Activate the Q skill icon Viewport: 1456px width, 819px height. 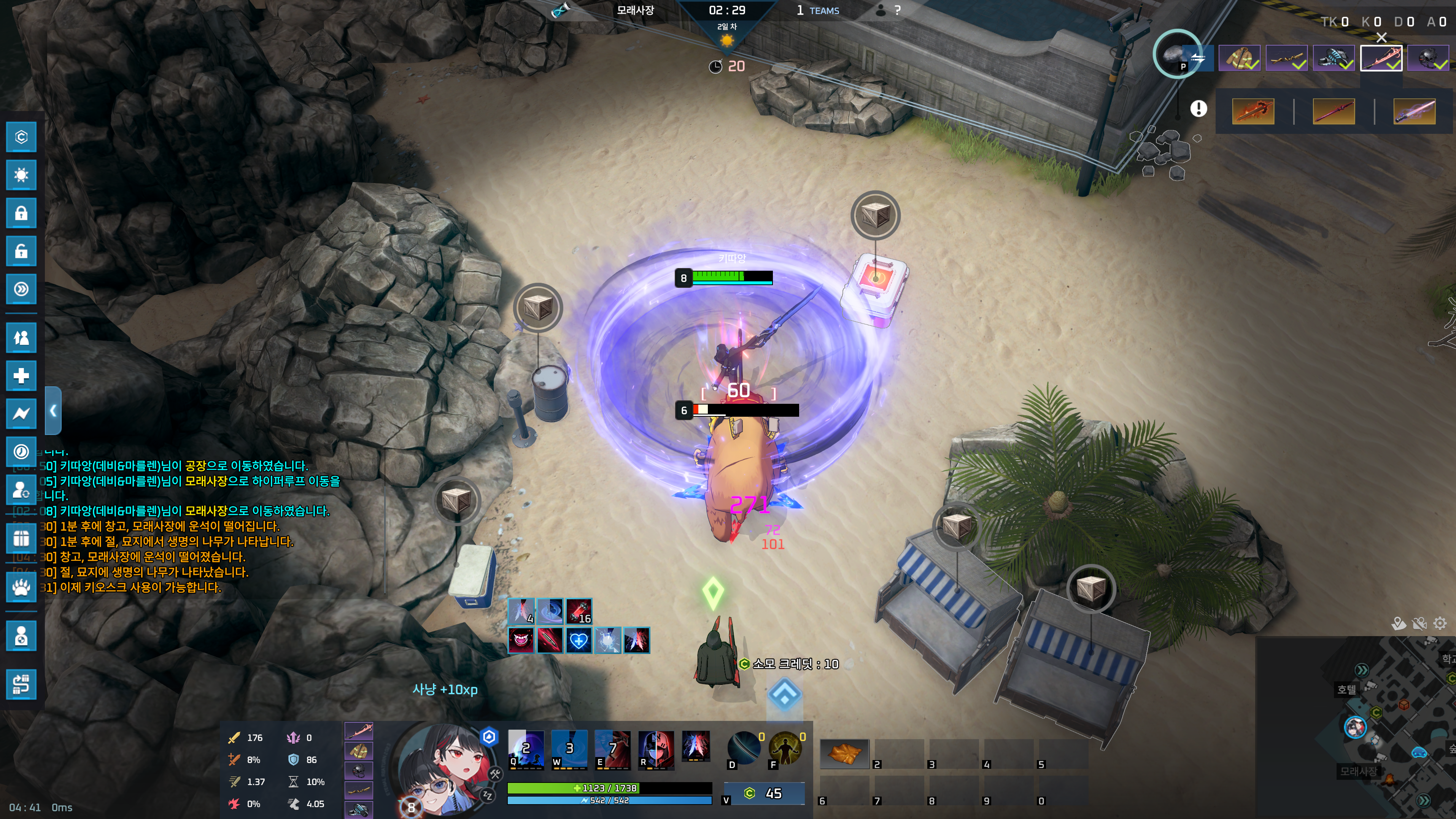(526, 749)
